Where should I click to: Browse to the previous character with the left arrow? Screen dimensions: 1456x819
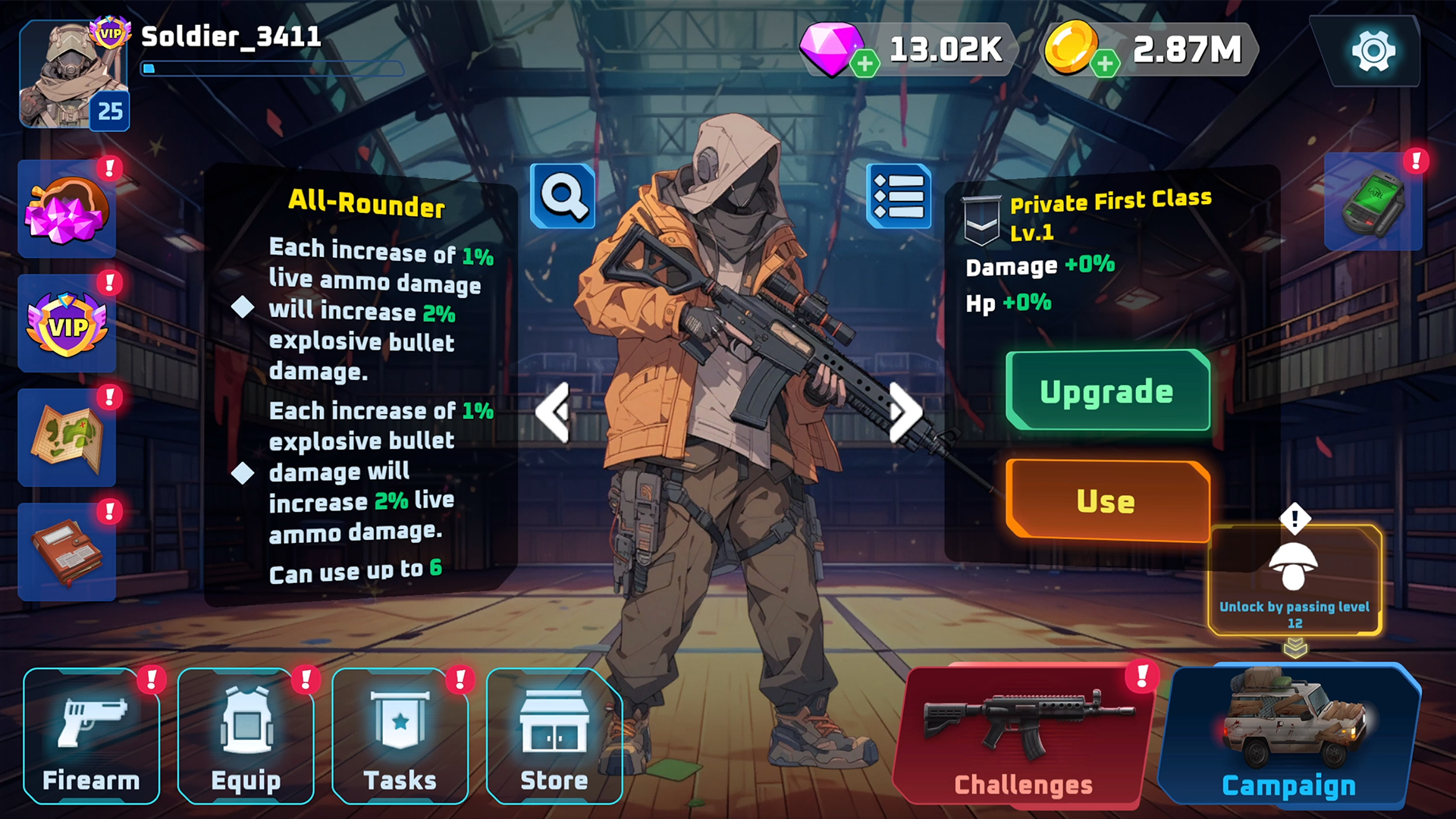[554, 410]
